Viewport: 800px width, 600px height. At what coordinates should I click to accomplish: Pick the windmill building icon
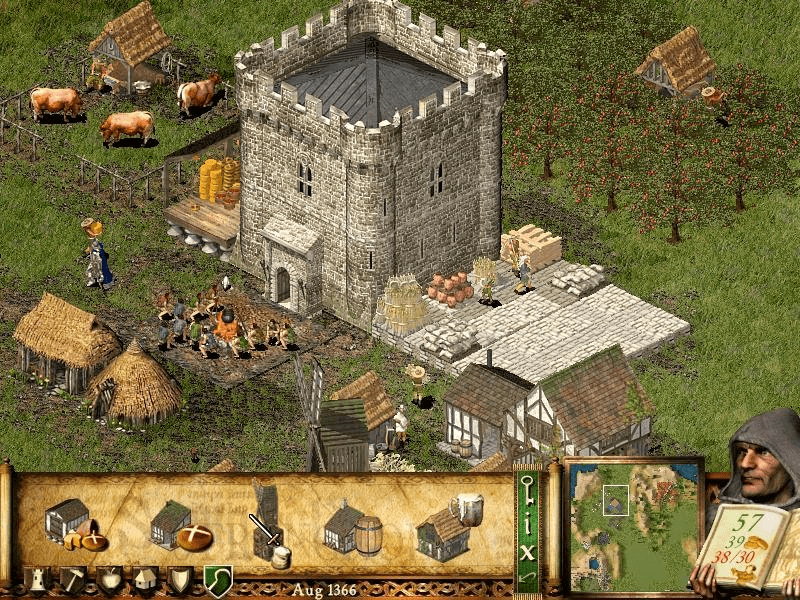[x=267, y=518]
